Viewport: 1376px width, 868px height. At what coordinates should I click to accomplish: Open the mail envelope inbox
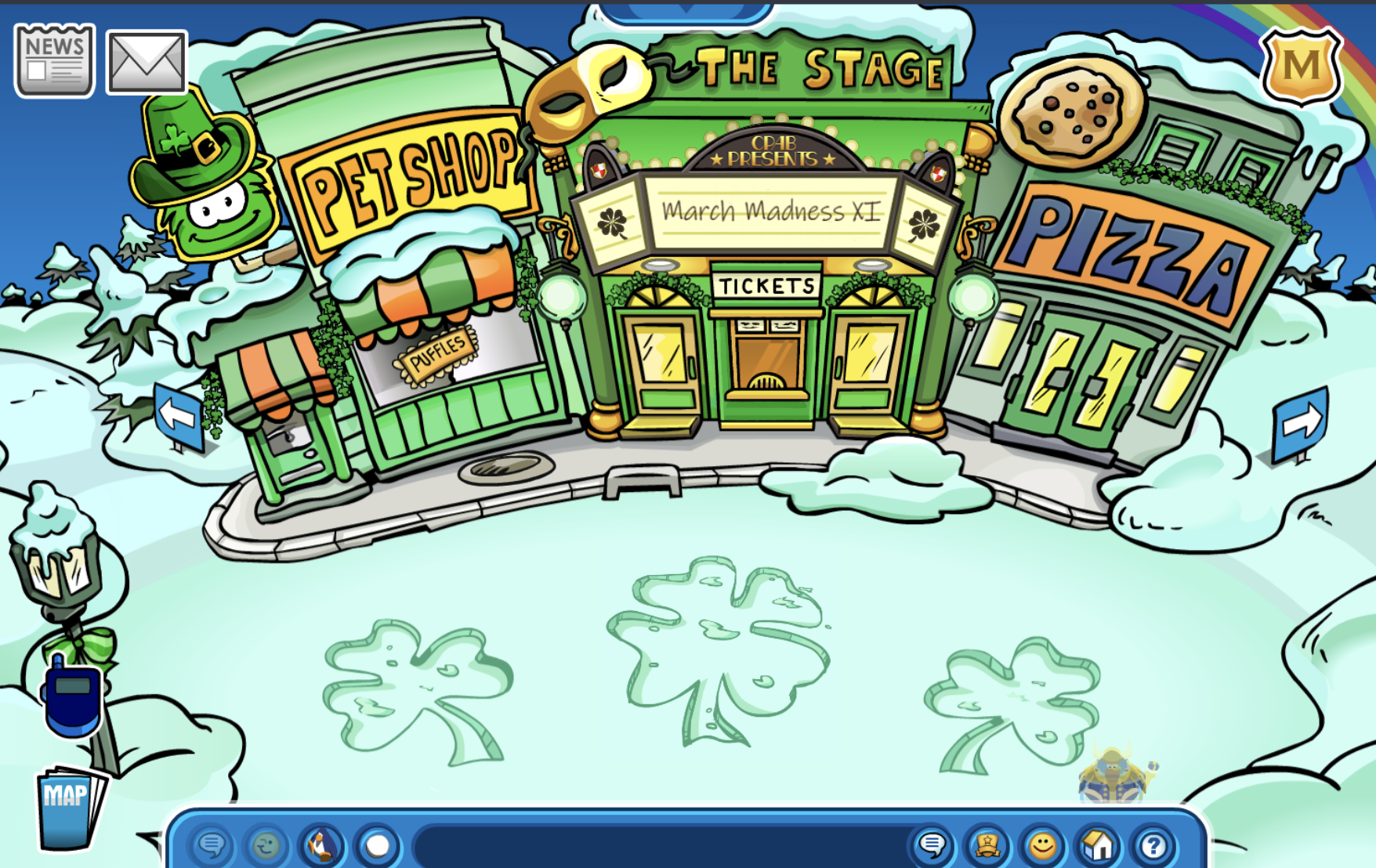coord(147,62)
